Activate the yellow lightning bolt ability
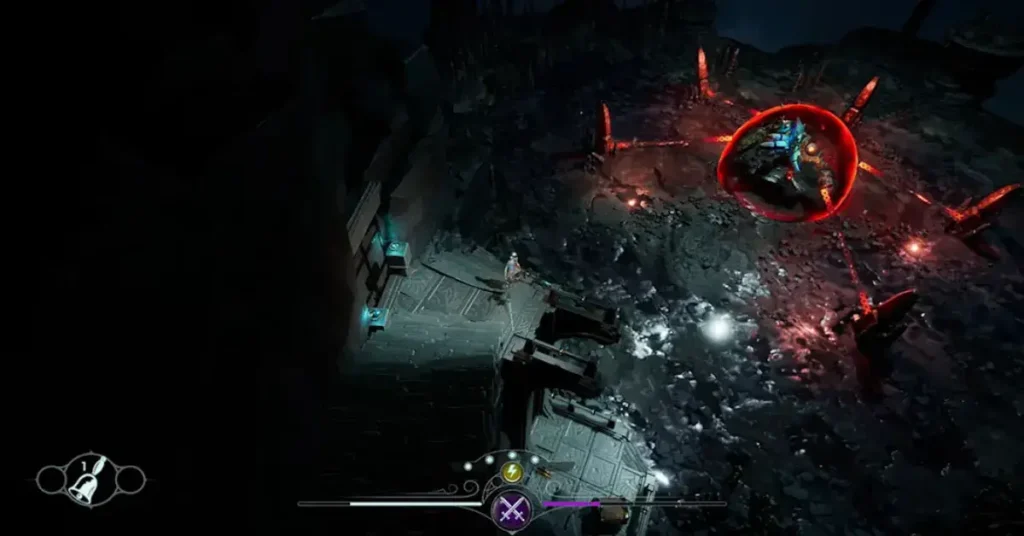This screenshot has height=536, width=1024. click(511, 473)
